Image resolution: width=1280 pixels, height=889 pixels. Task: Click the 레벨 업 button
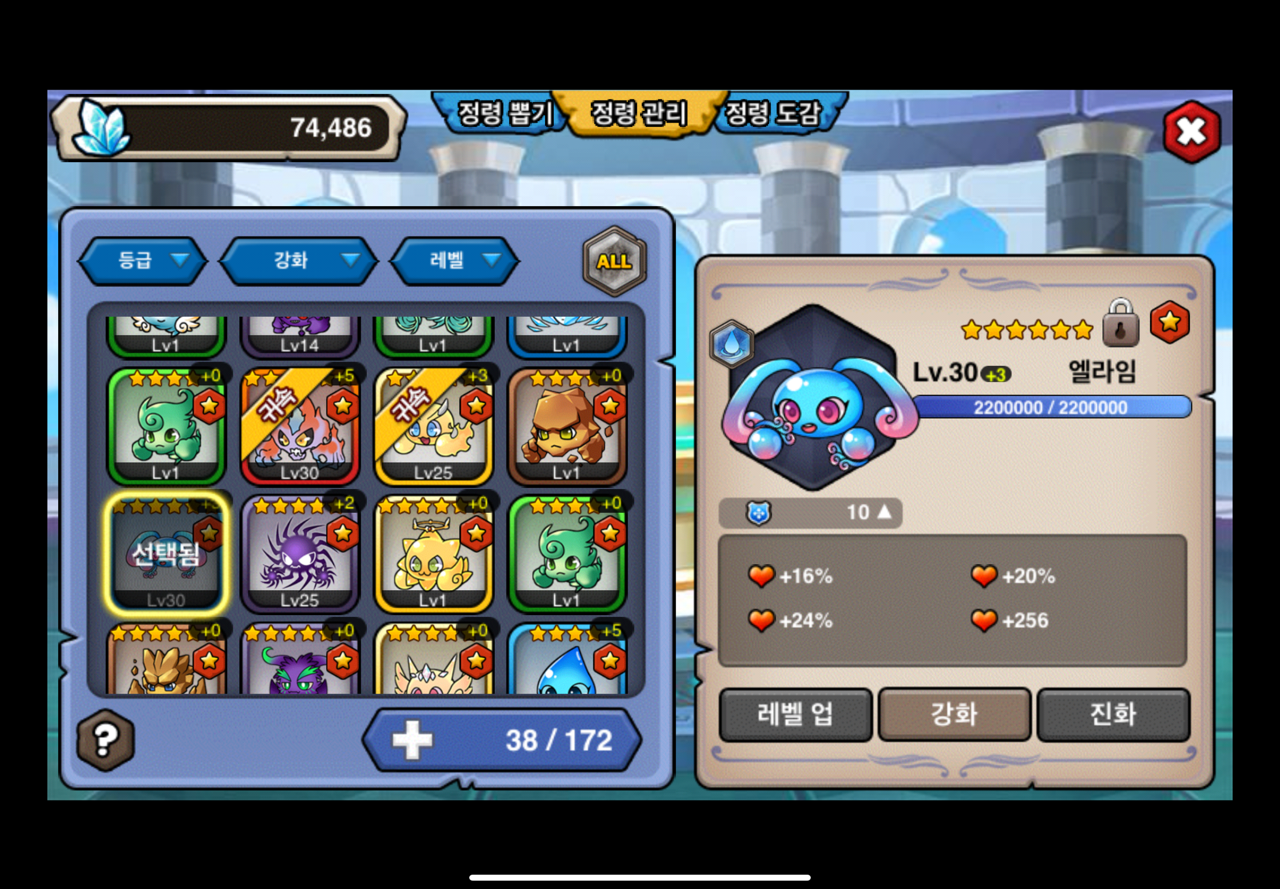pyautogui.click(x=795, y=715)
